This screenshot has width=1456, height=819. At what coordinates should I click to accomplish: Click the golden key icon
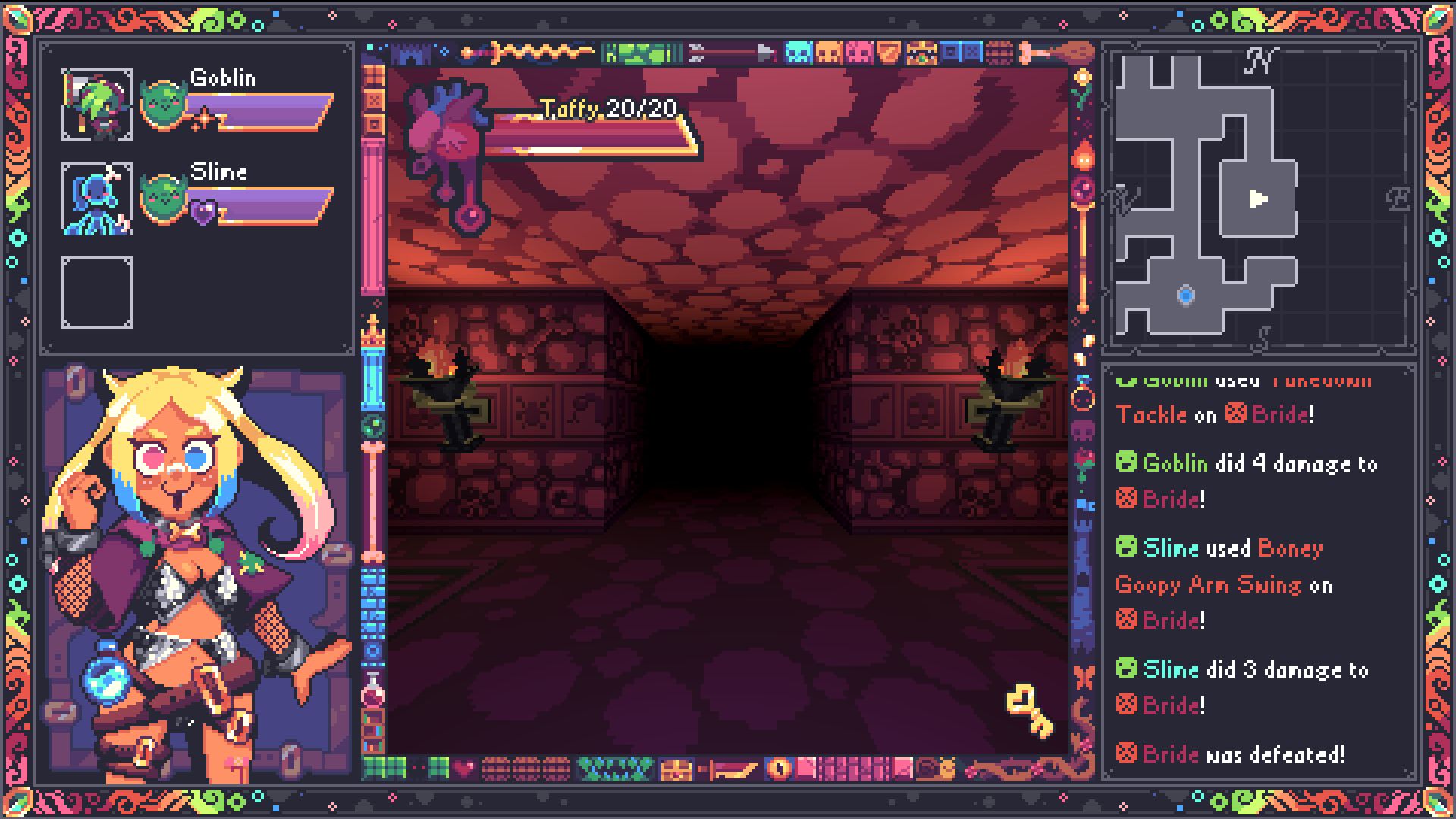[1029, 711]
